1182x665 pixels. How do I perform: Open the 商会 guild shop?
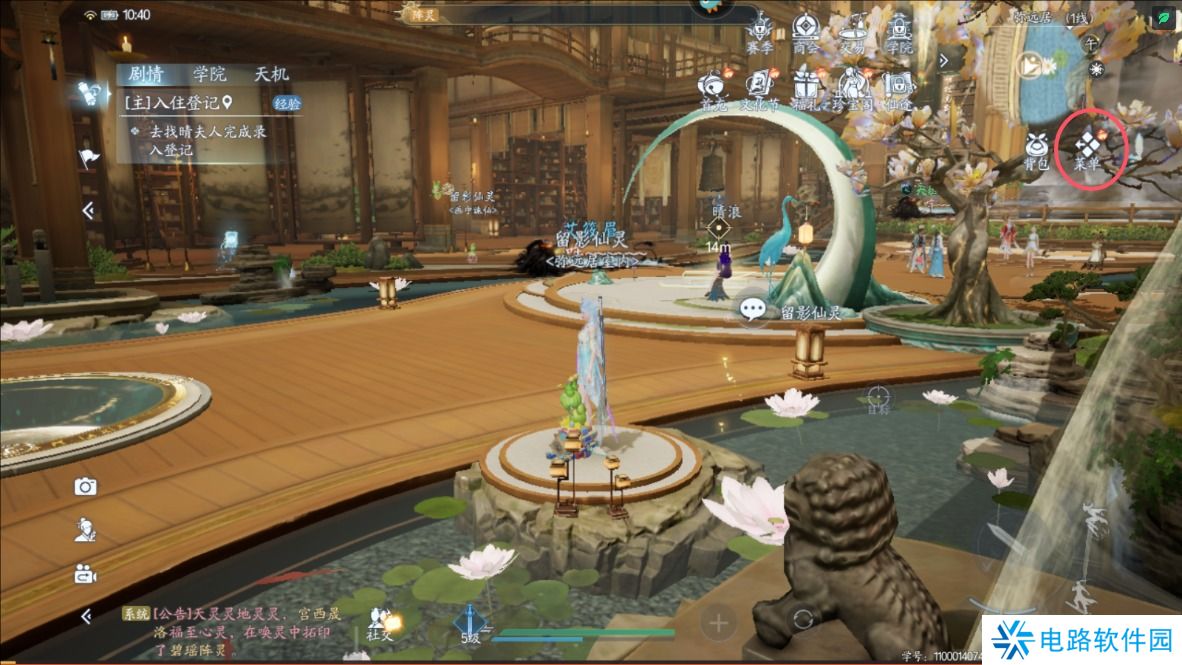(x=804, y=30)
